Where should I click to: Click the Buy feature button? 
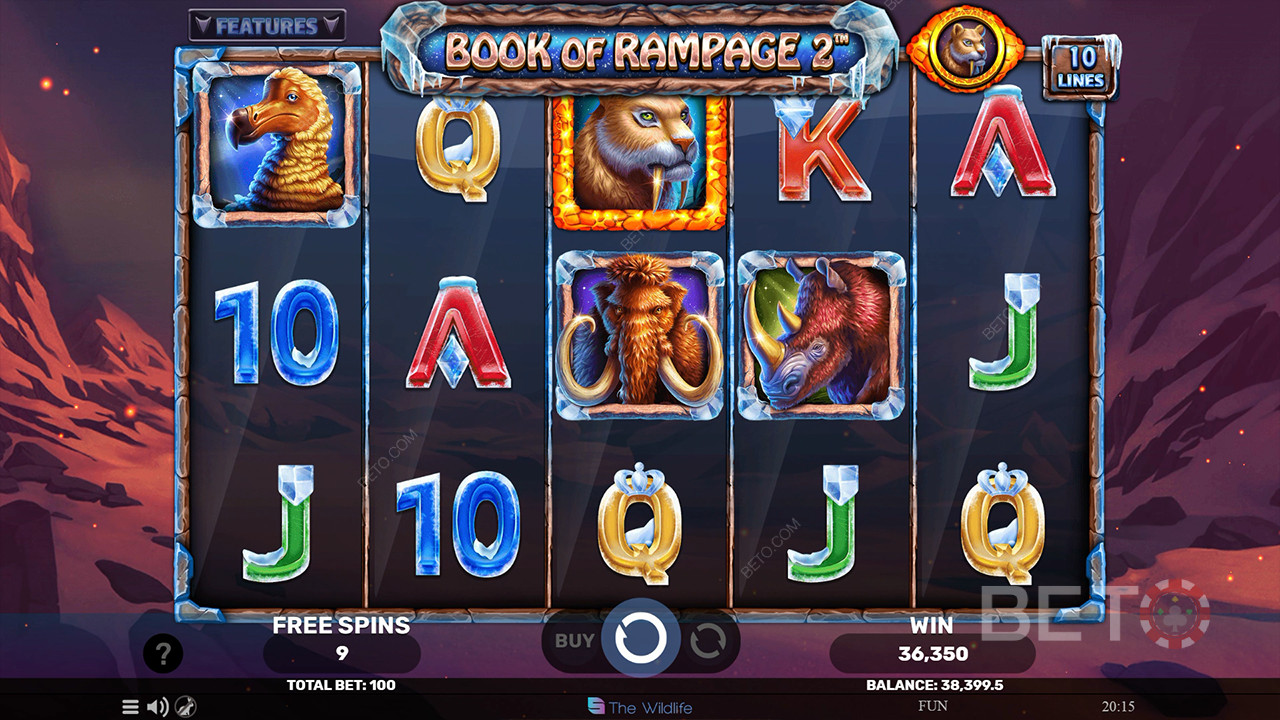pos(573,640)
